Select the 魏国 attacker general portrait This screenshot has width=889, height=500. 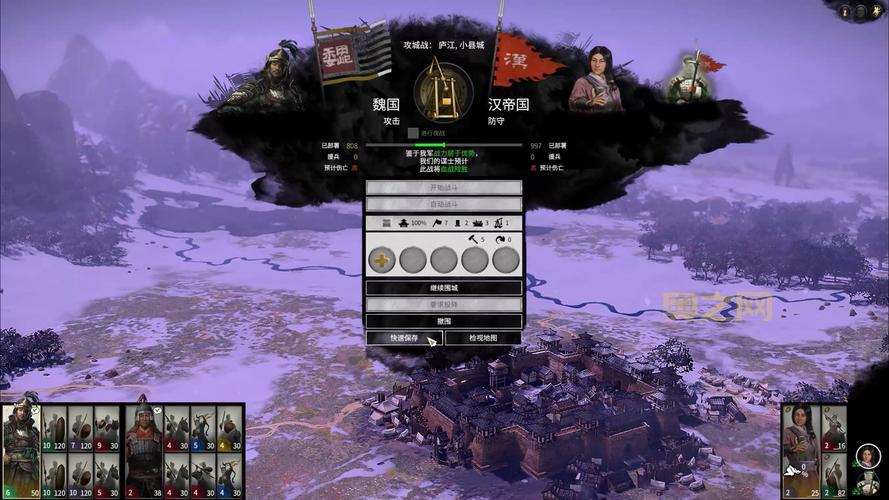(x=264, y=78)
